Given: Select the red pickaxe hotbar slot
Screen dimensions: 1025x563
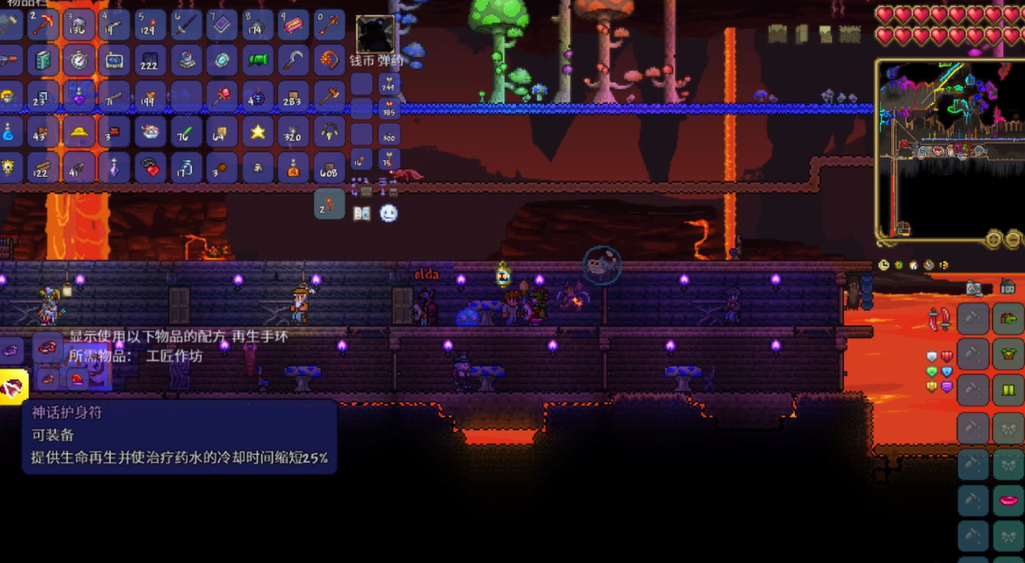Looking at the screenshot, I should (x=41, y=24).
